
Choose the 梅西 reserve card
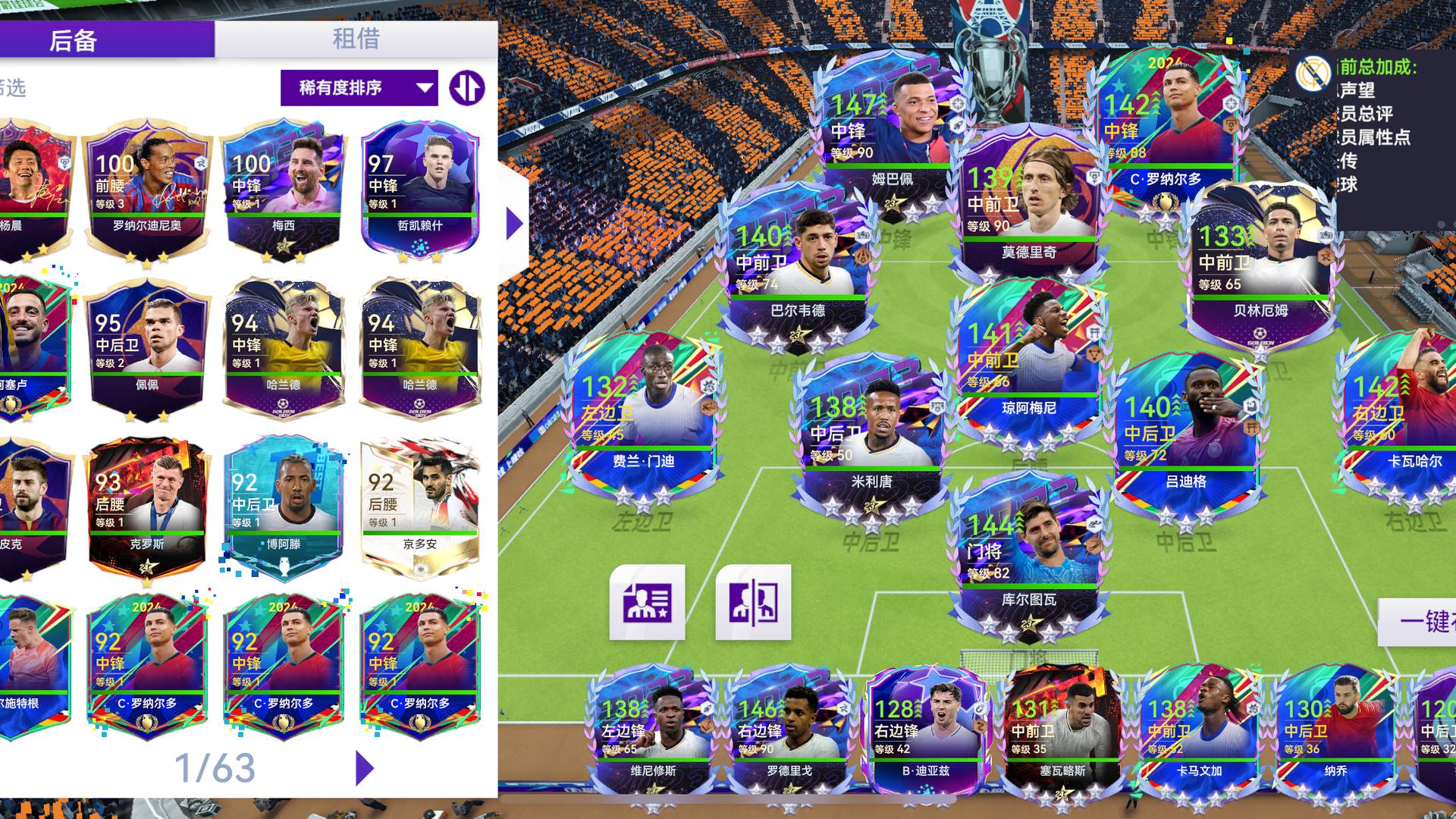point(284,190)
